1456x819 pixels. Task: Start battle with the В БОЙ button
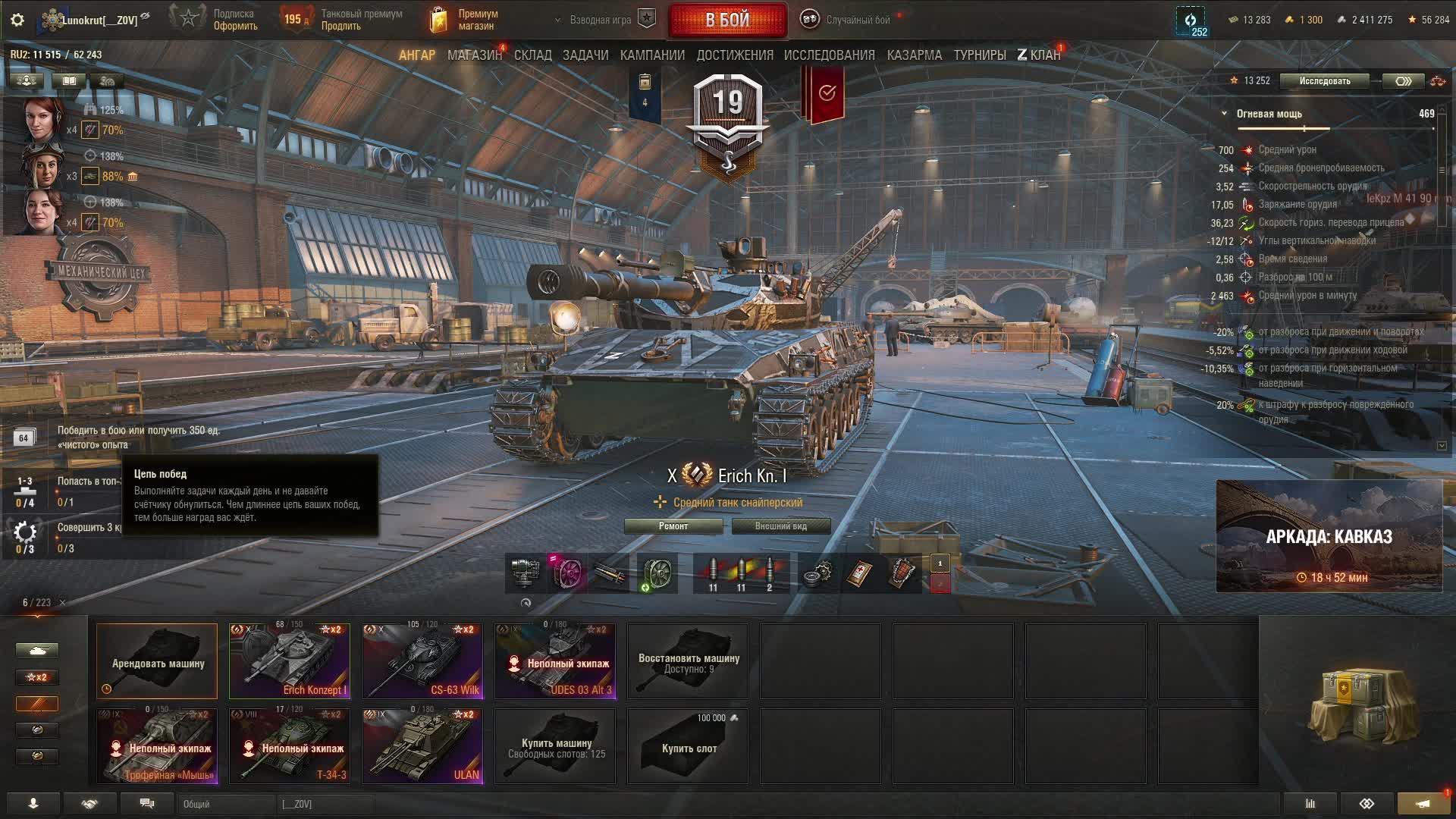tap(727, 20)
